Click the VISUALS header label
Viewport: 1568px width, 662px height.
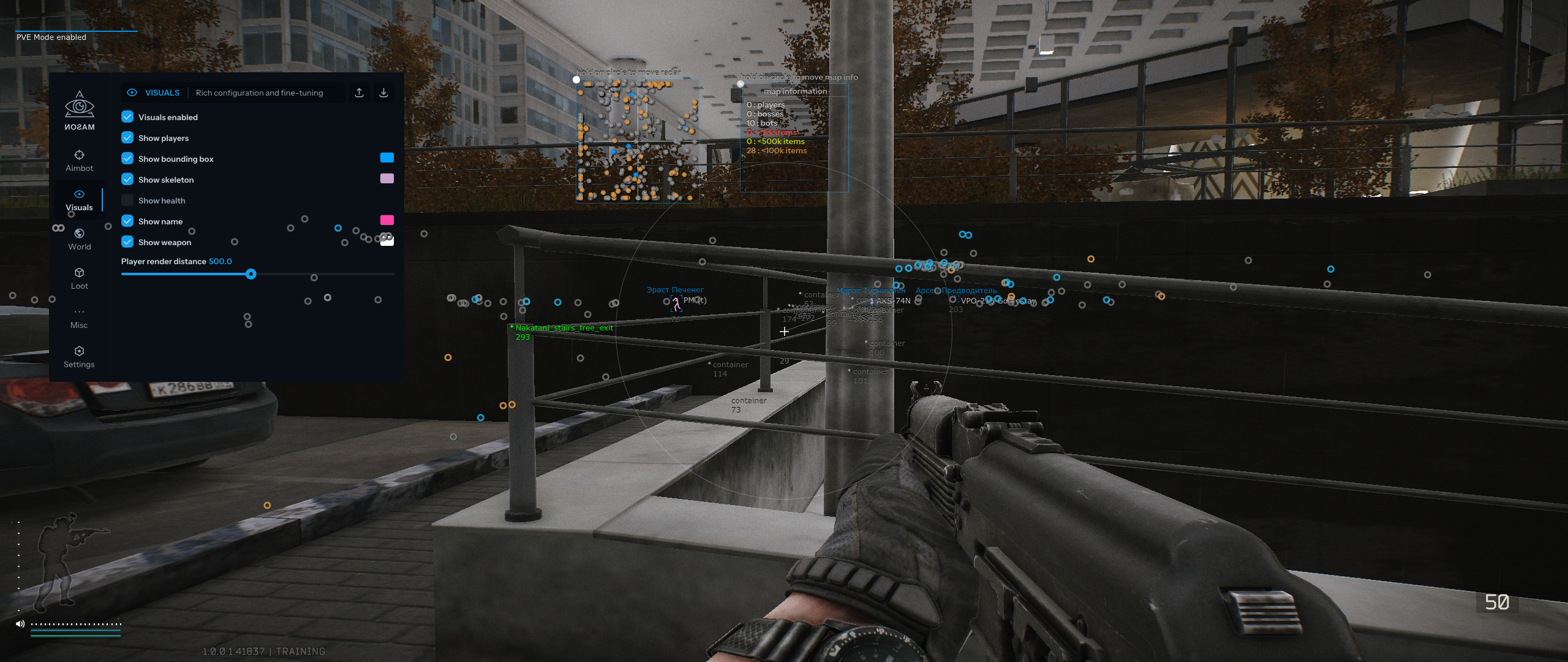162,92
